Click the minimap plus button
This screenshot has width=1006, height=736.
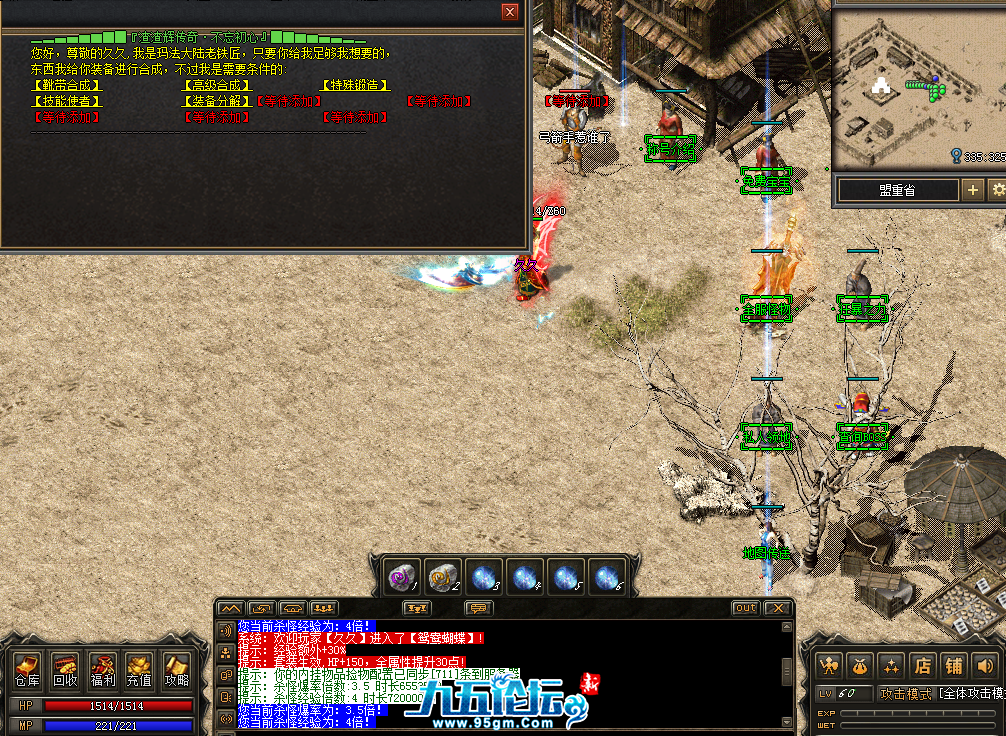[x=972, y=190]
